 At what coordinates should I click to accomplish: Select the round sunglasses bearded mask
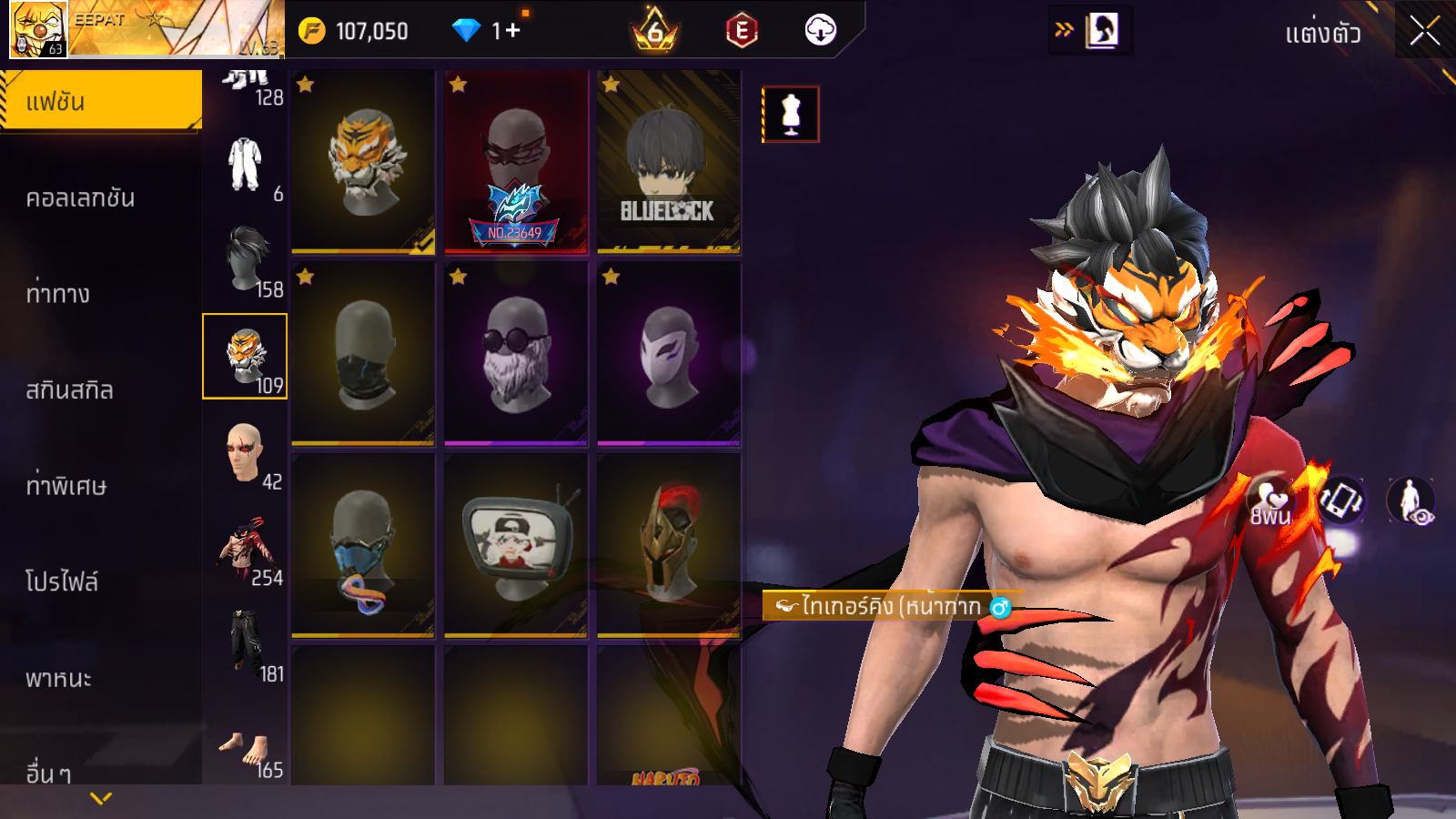pyautogui.click(x=516, y=353)
